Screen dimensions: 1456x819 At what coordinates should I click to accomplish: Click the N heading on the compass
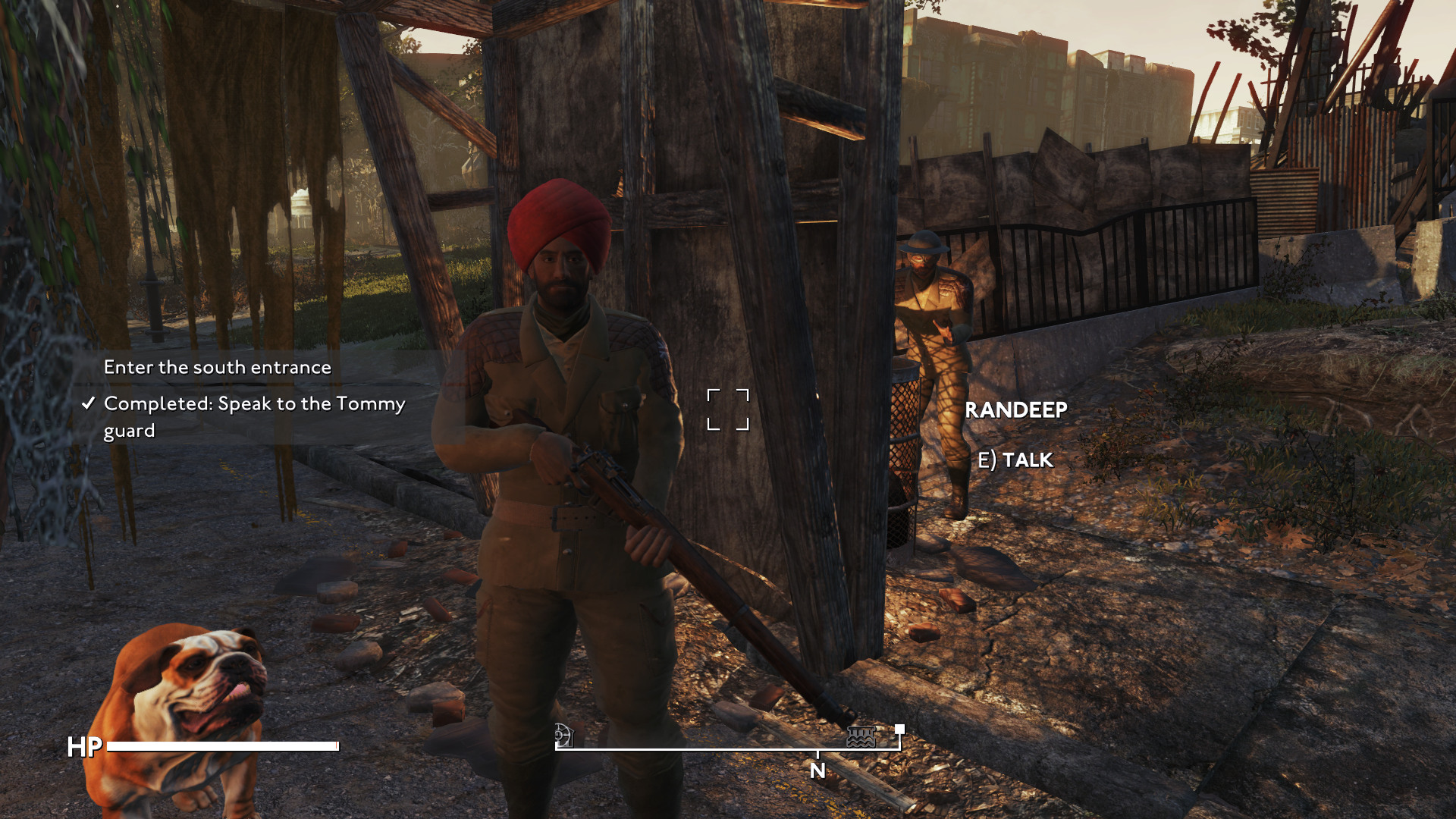point(817,770)
